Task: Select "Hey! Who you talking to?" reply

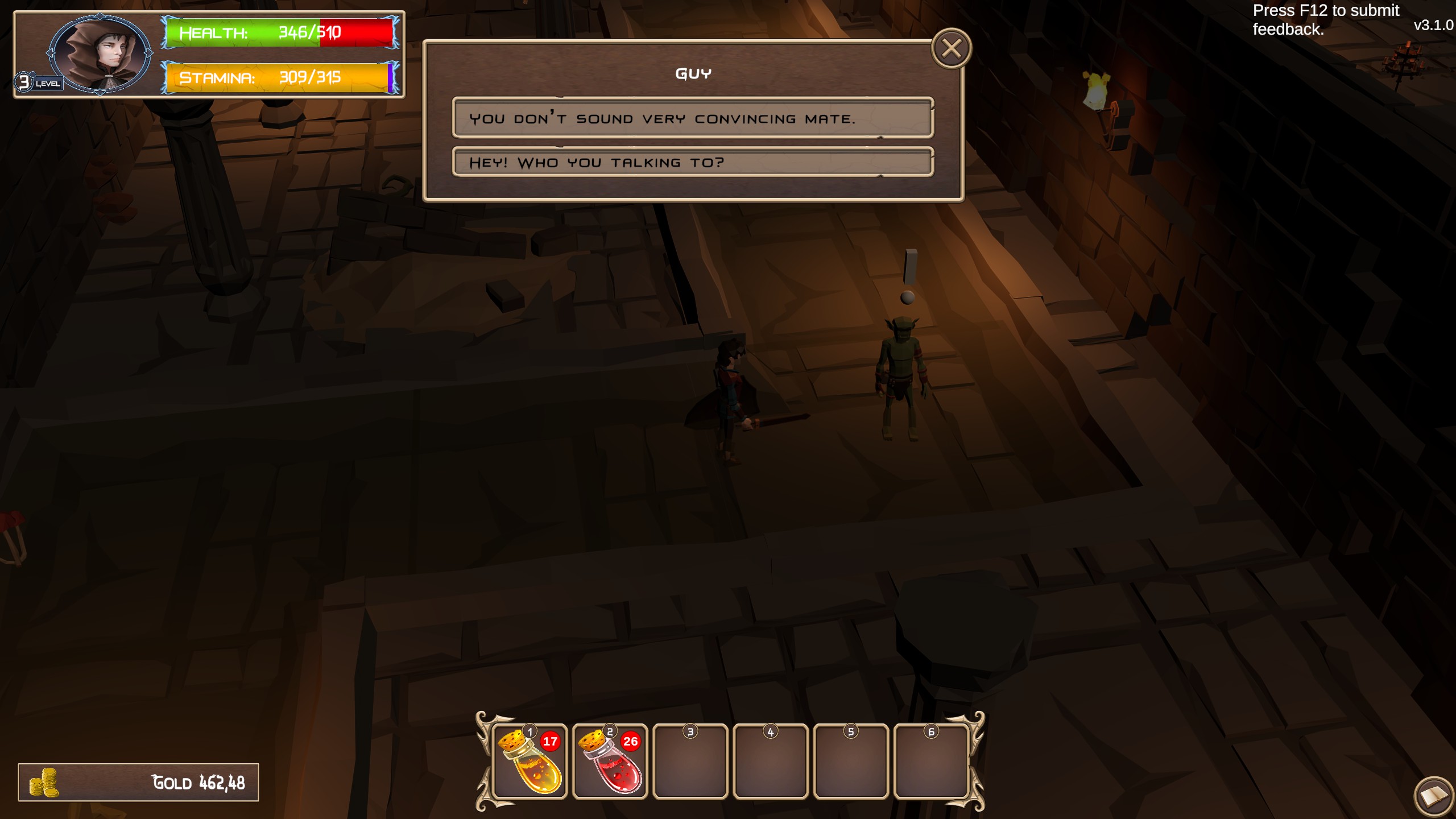Action: (x=692, y=163)
